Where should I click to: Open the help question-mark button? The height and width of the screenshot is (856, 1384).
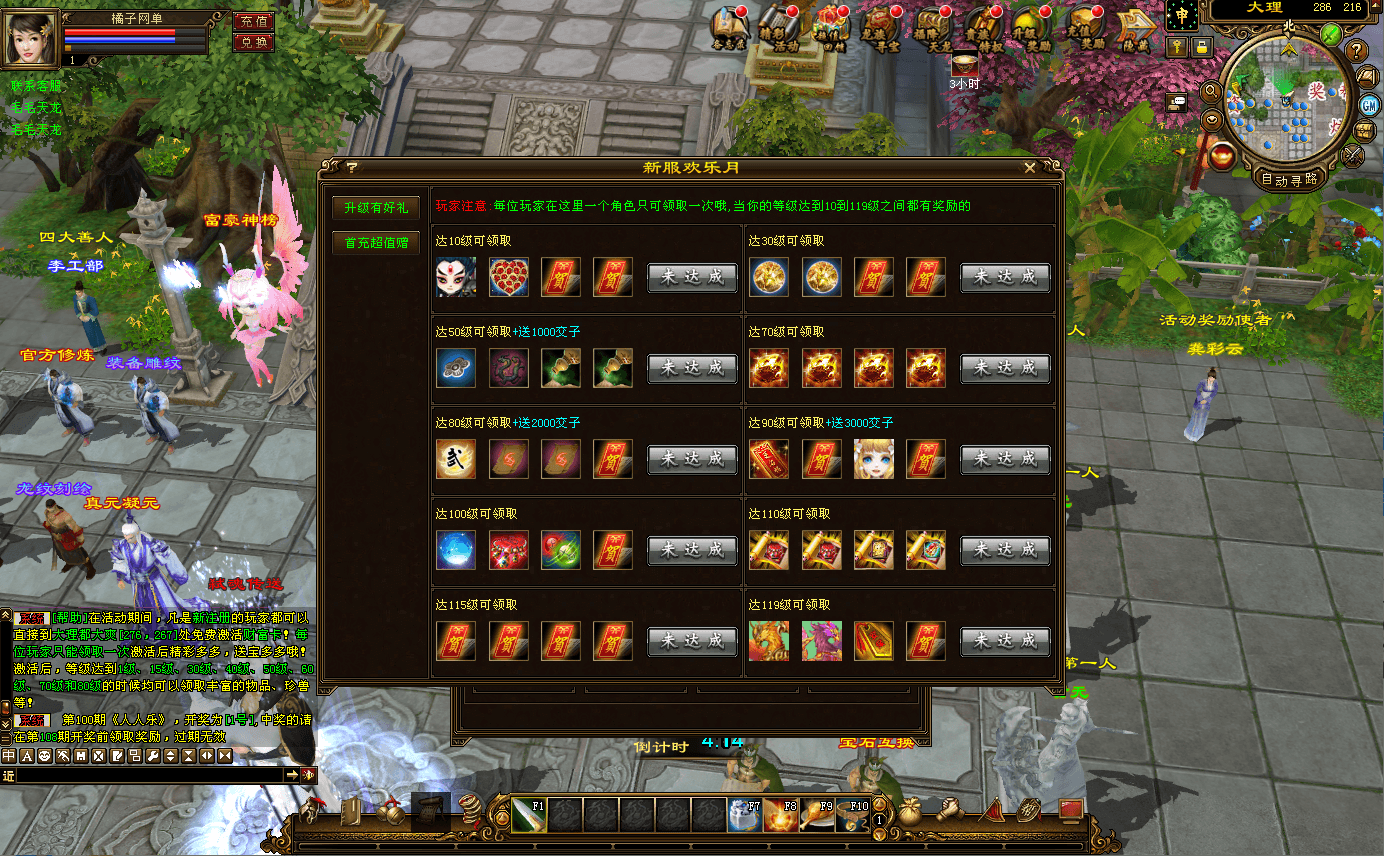tap(1357, 50)
